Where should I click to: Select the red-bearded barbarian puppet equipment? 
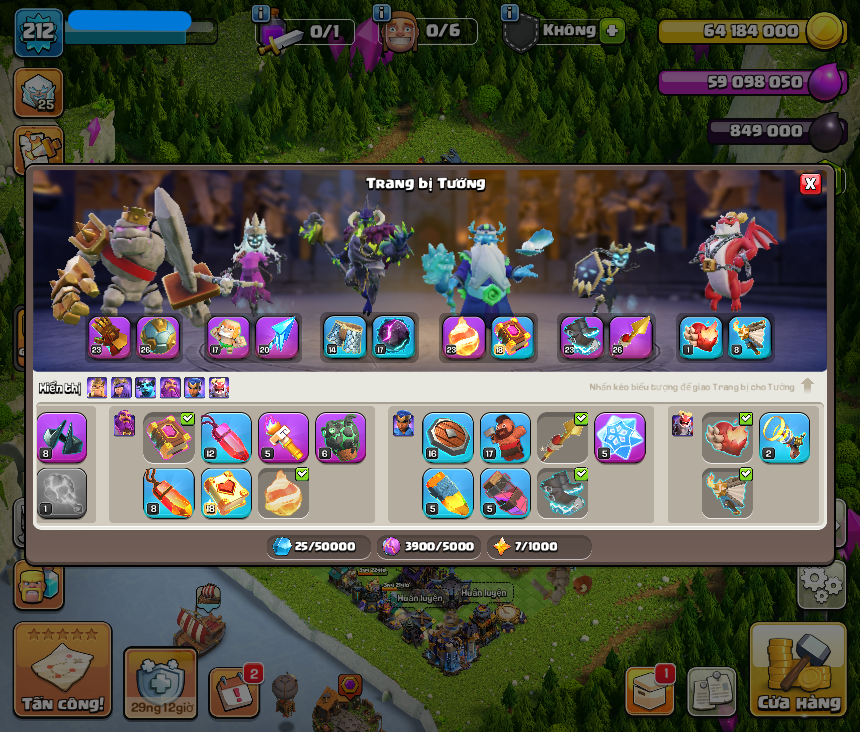505,437
